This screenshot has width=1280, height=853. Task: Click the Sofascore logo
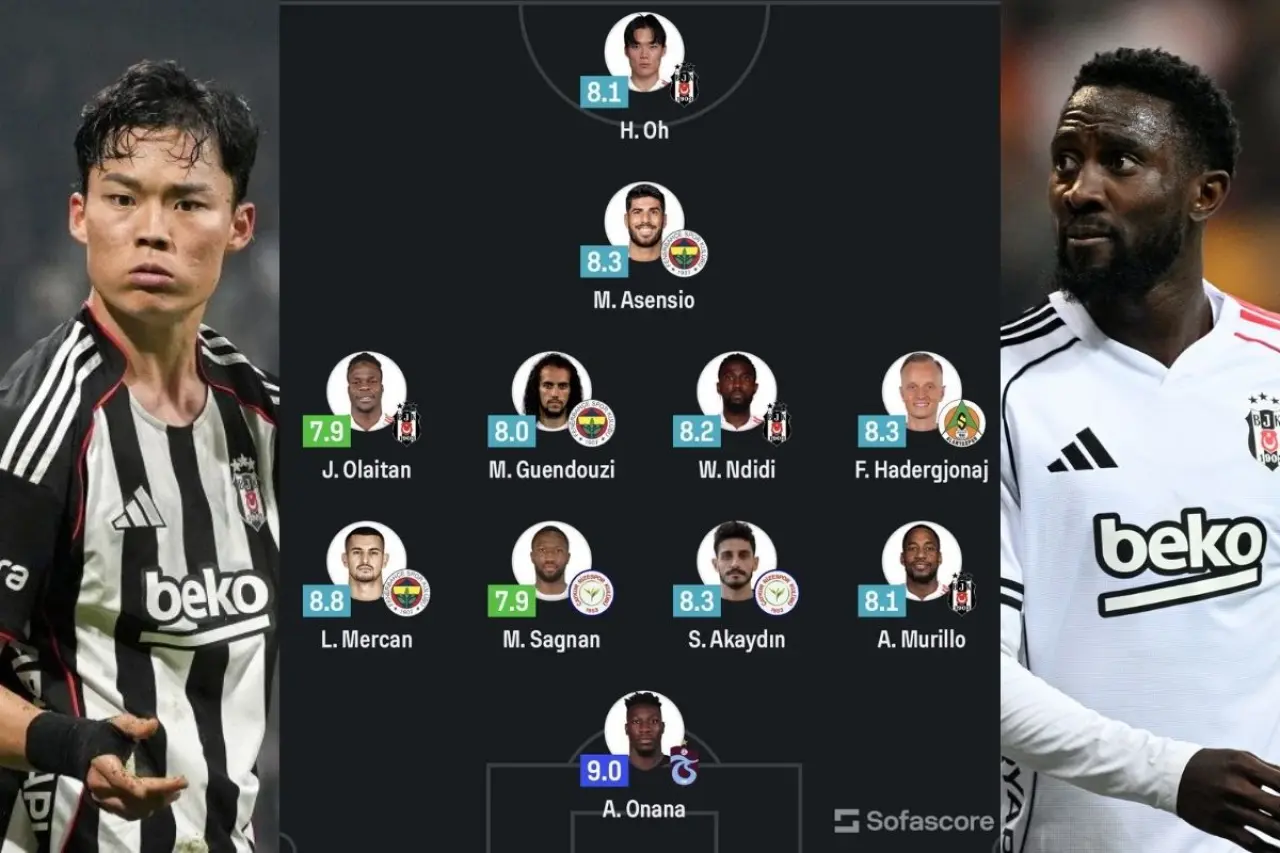click(914, 821)
